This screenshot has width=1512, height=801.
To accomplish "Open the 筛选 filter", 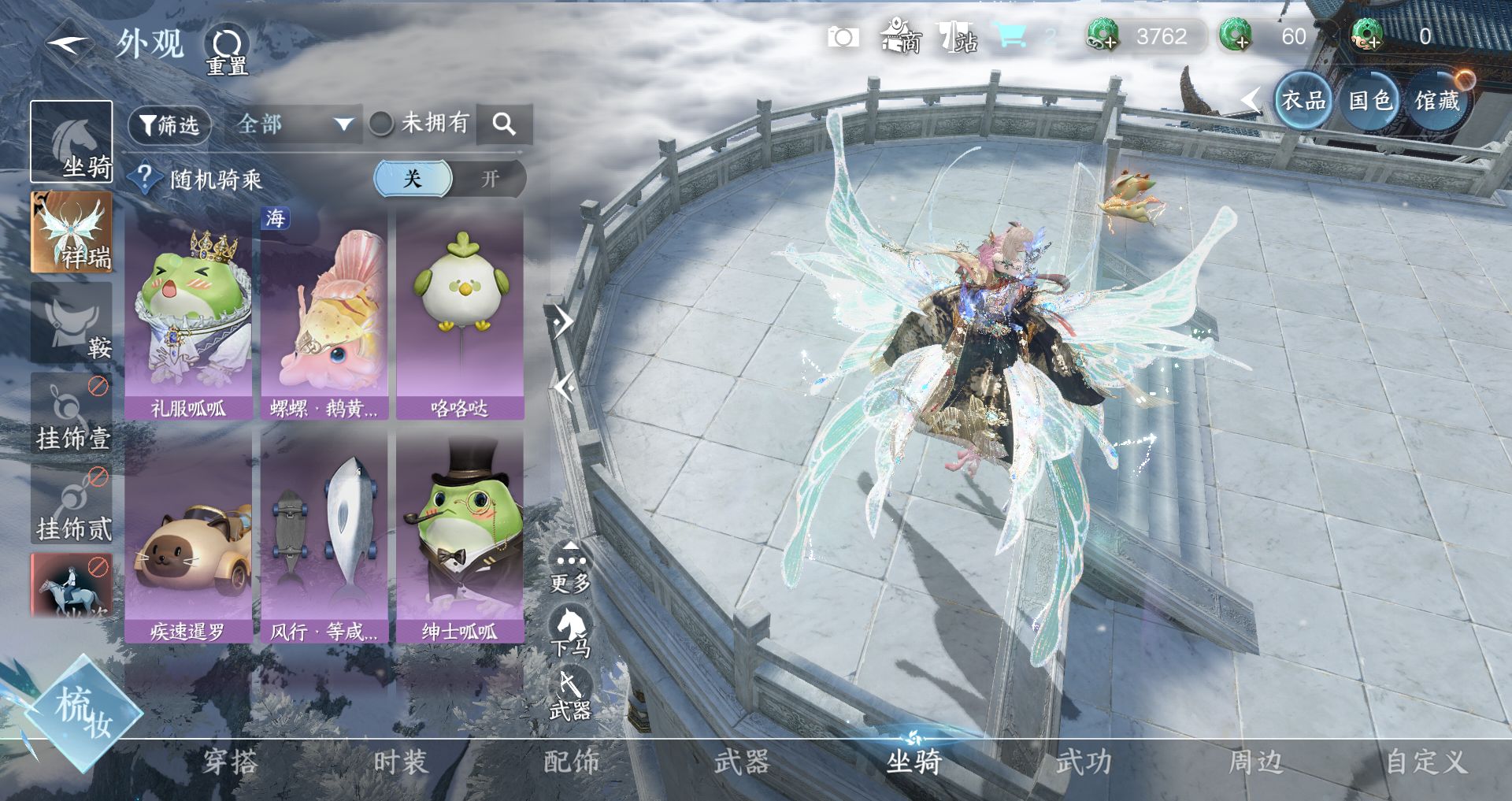I will (169, 124).
